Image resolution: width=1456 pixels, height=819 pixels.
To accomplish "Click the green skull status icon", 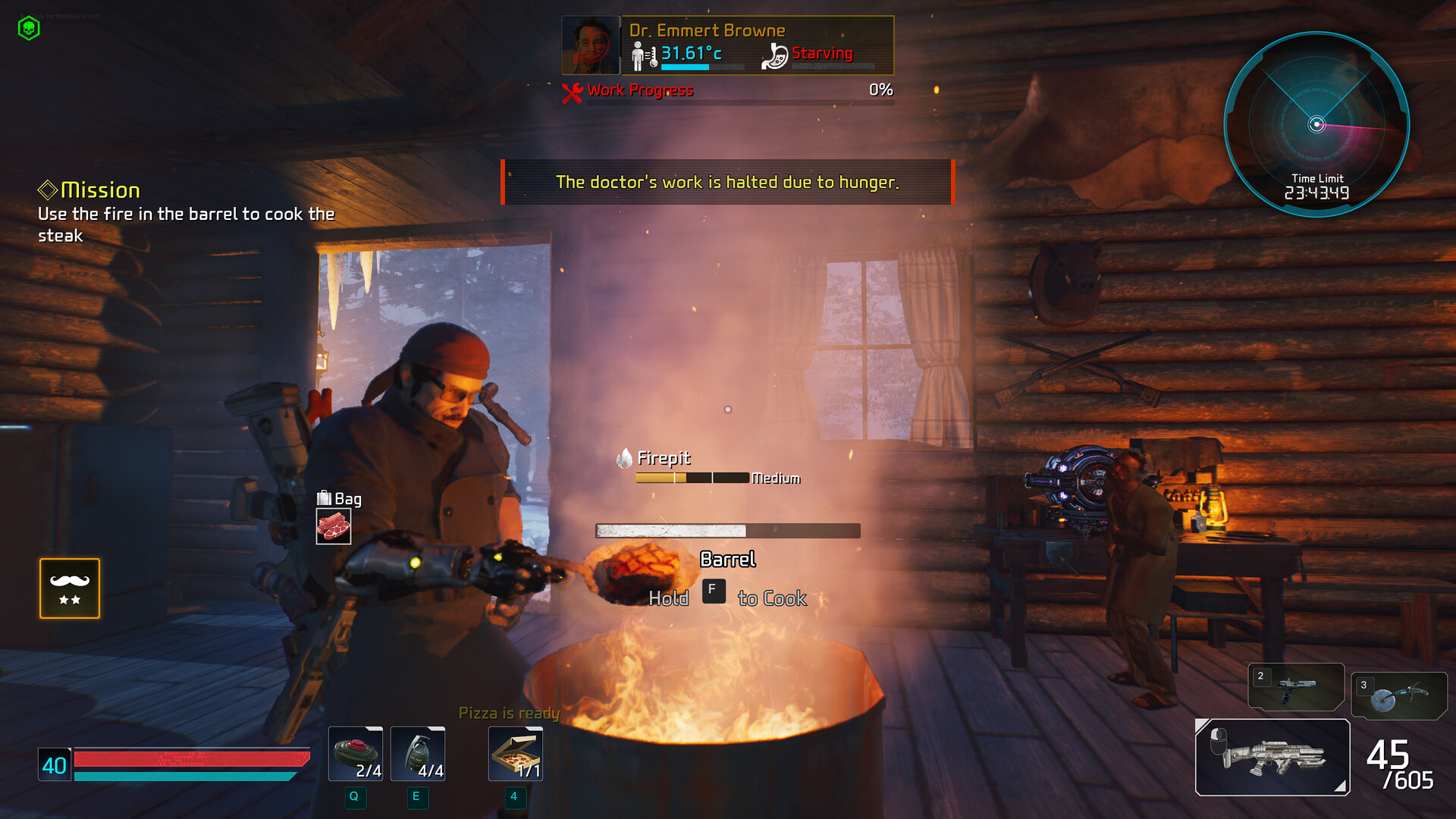I will pos(29,29).
